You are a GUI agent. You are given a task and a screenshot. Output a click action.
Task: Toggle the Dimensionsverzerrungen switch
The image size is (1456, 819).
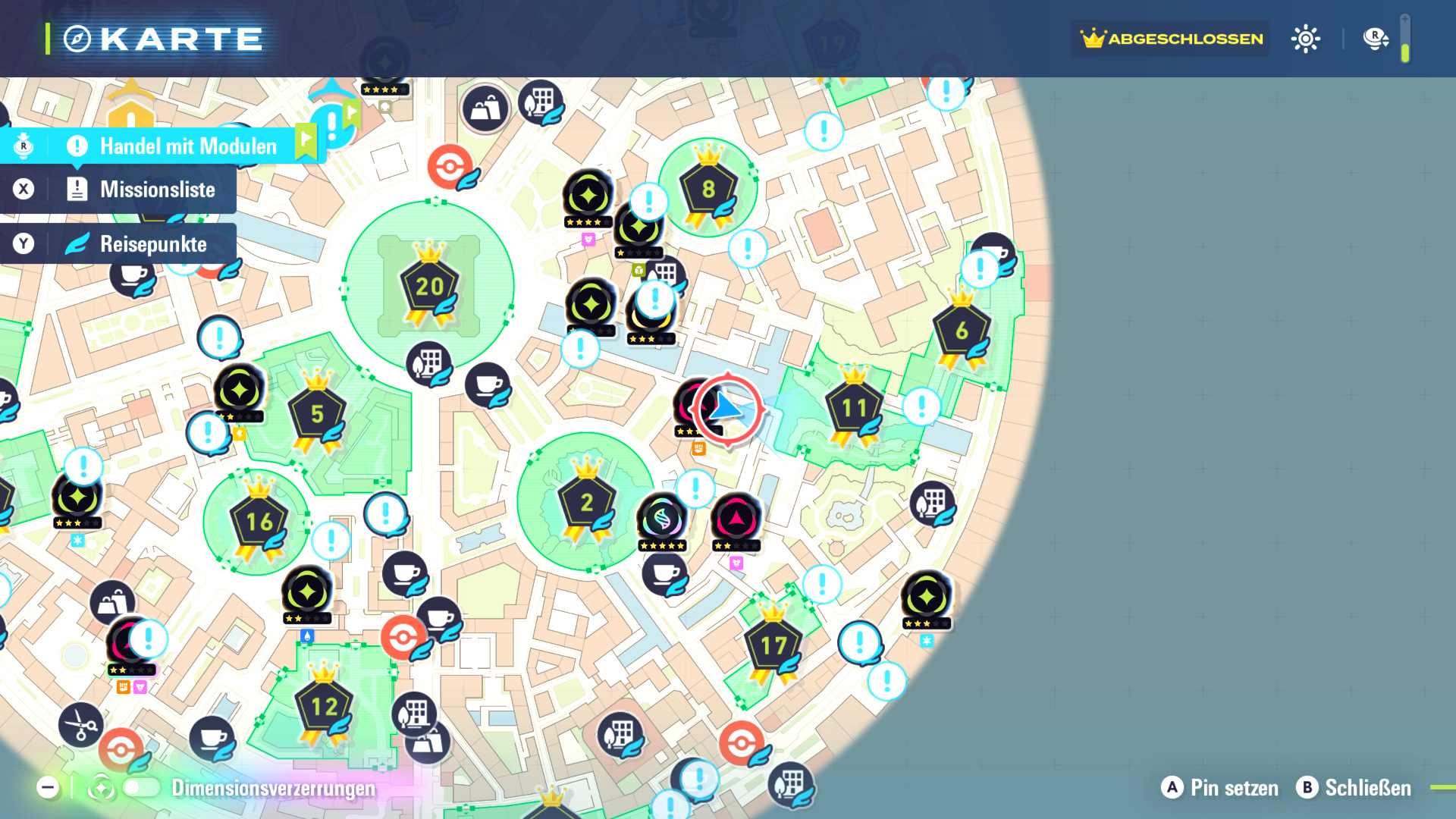point(142,788)
